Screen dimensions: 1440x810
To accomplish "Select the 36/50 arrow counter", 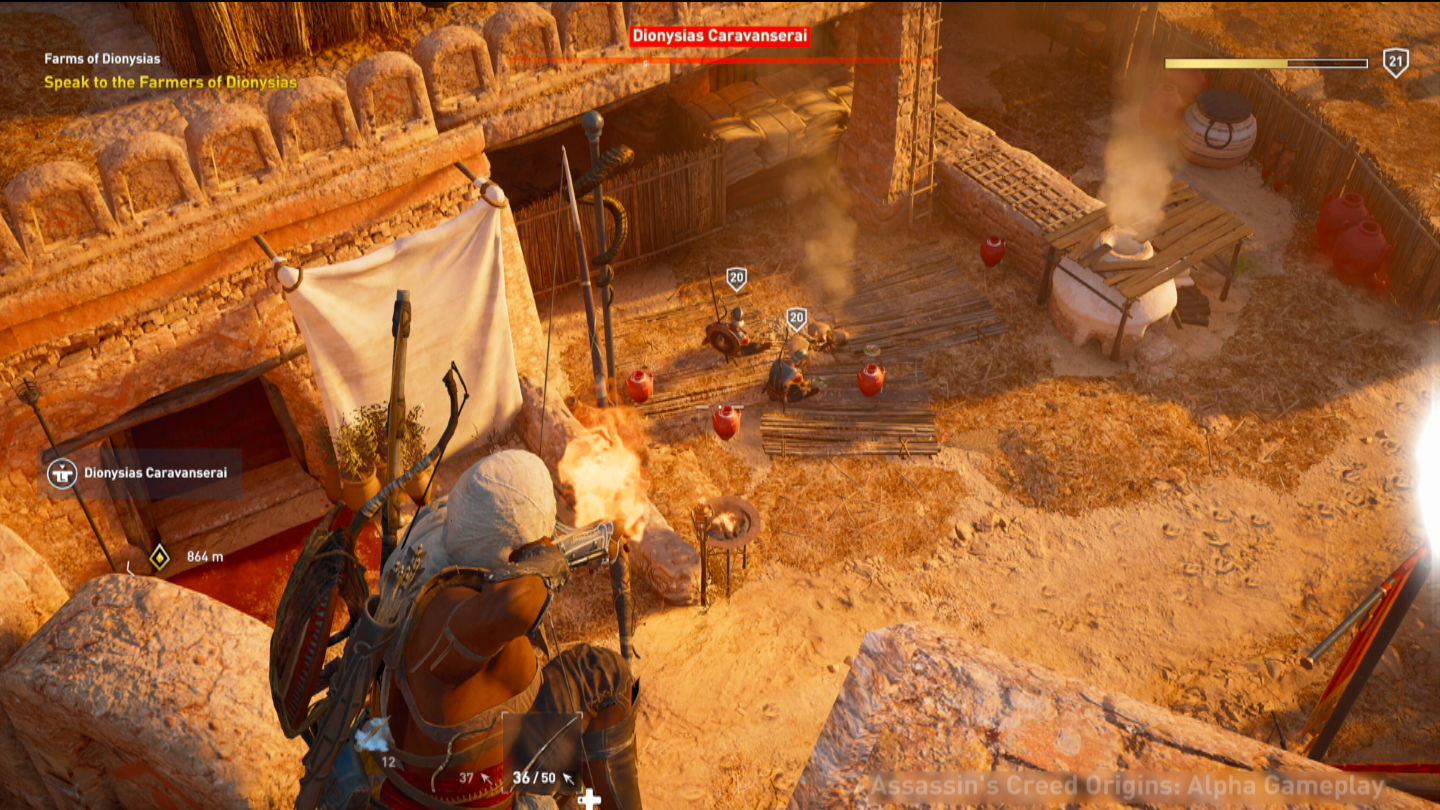I will pos(534,778).
